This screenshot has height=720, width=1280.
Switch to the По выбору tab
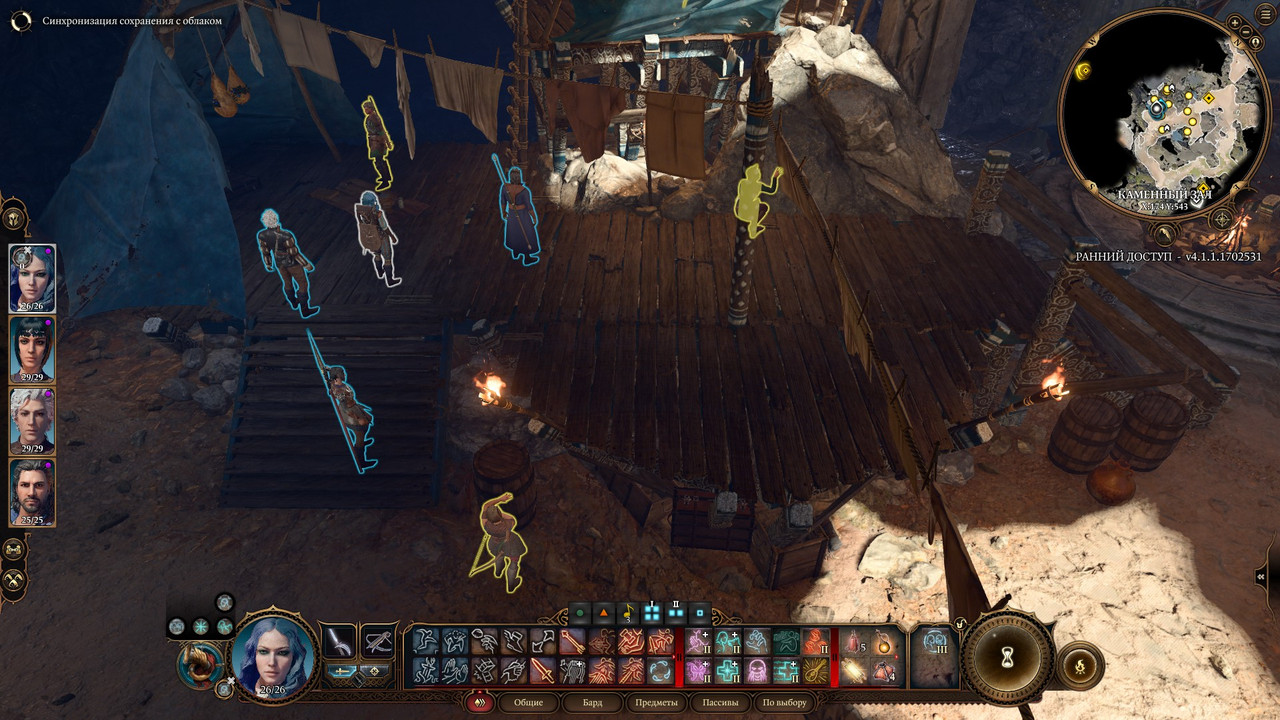click(783, 702)
